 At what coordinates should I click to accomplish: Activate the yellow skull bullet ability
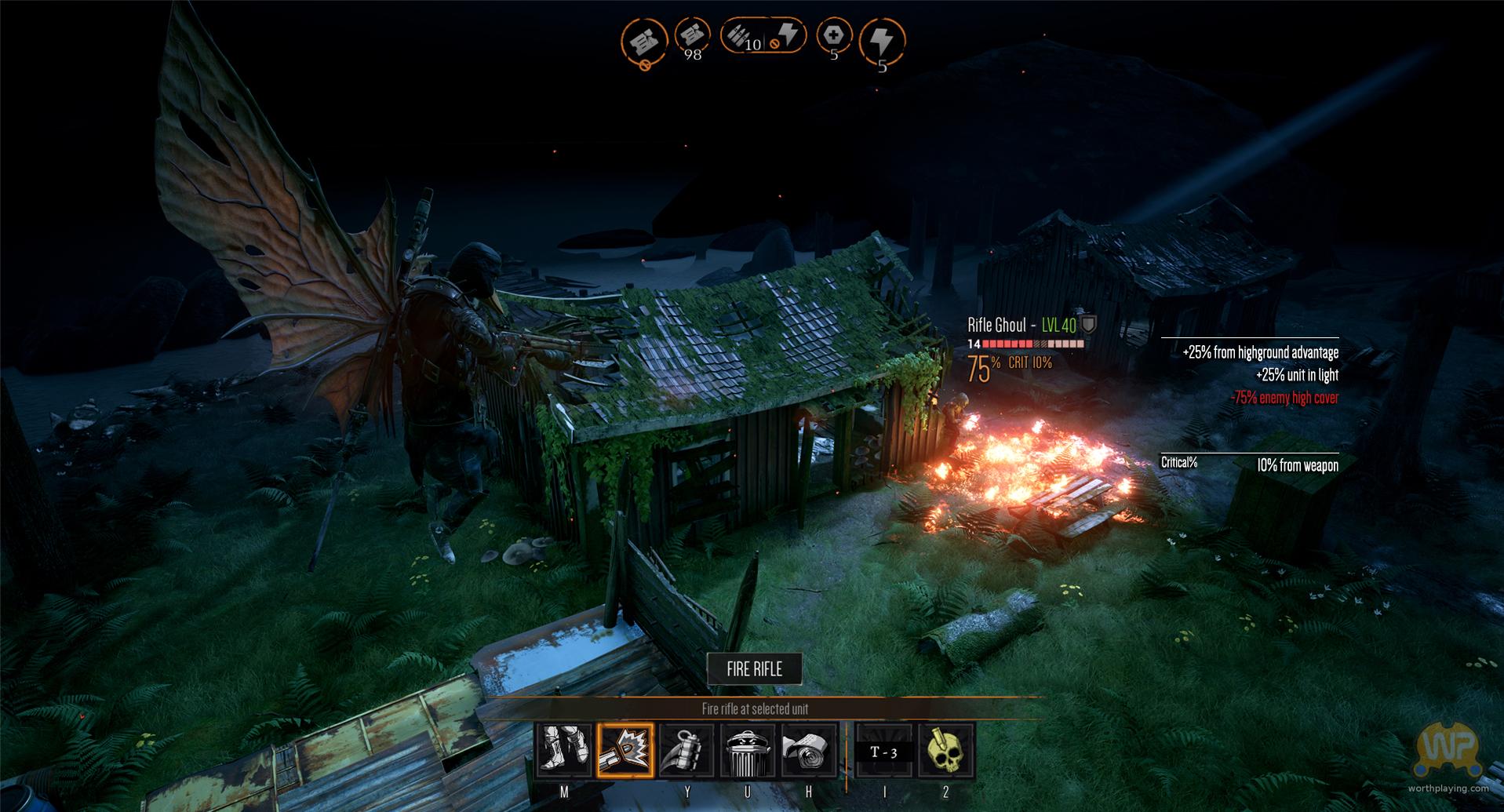(x=945, y=751)
